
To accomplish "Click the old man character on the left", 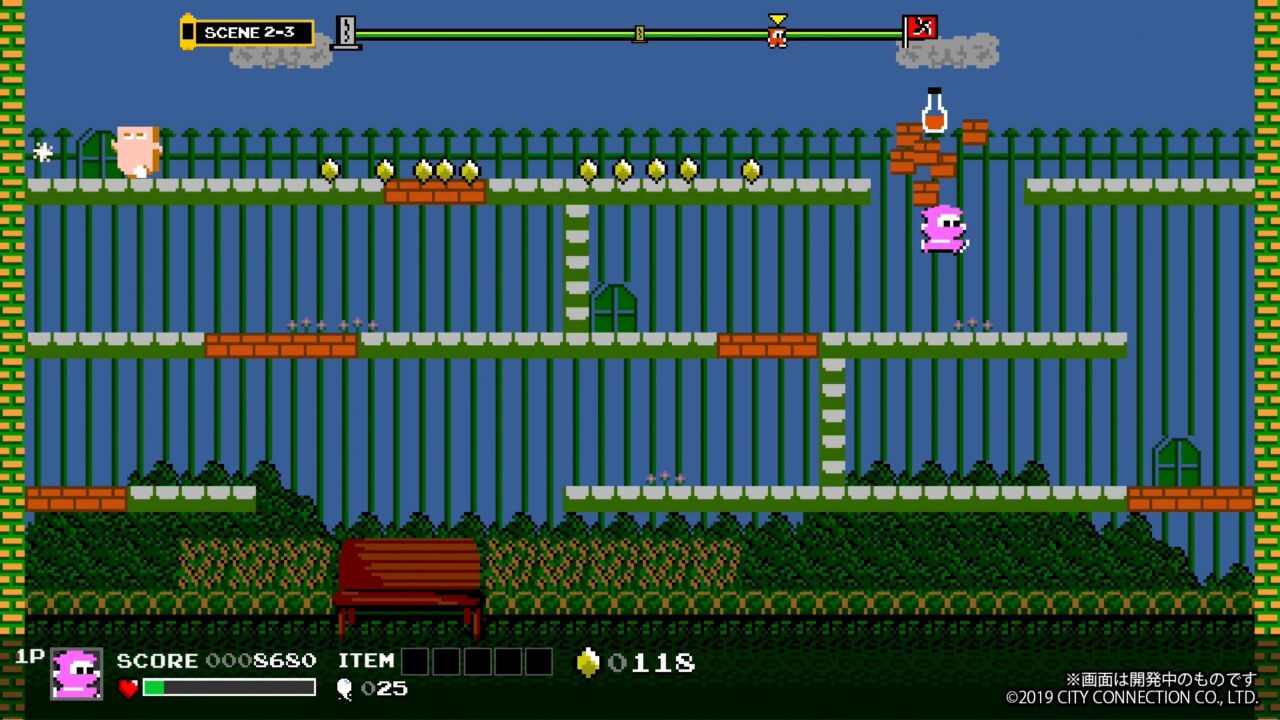I will [135, 150].
